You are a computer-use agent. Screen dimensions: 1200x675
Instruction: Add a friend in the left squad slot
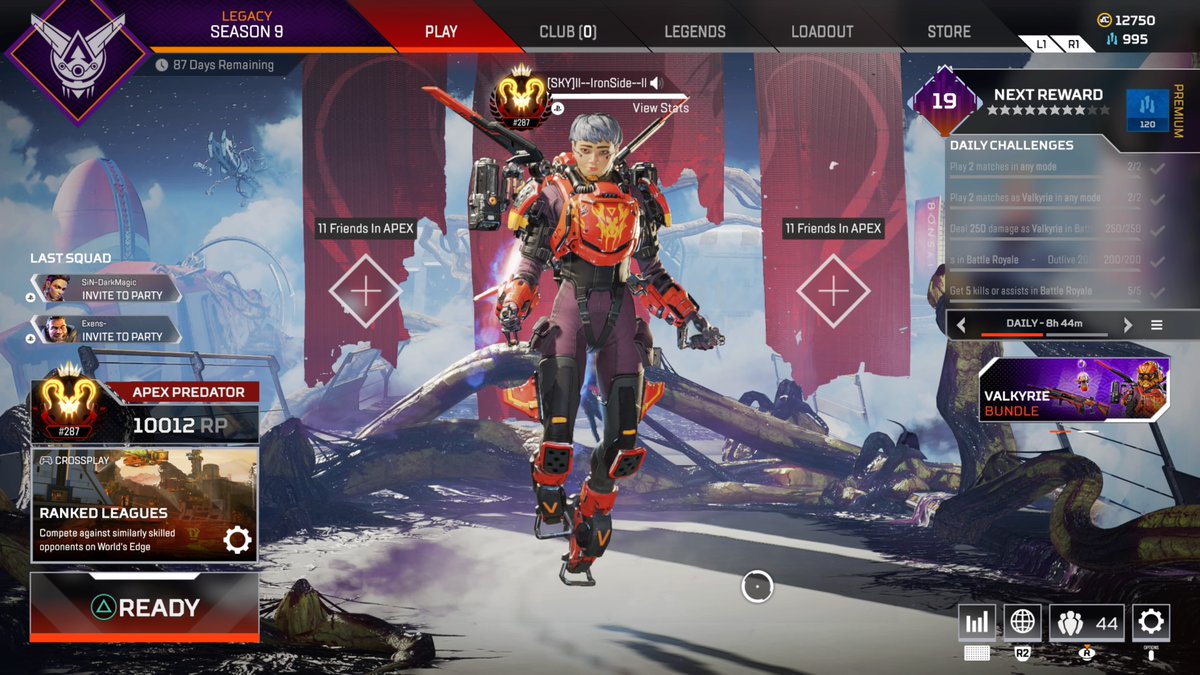pyautogui.click(x=365, y=291)
